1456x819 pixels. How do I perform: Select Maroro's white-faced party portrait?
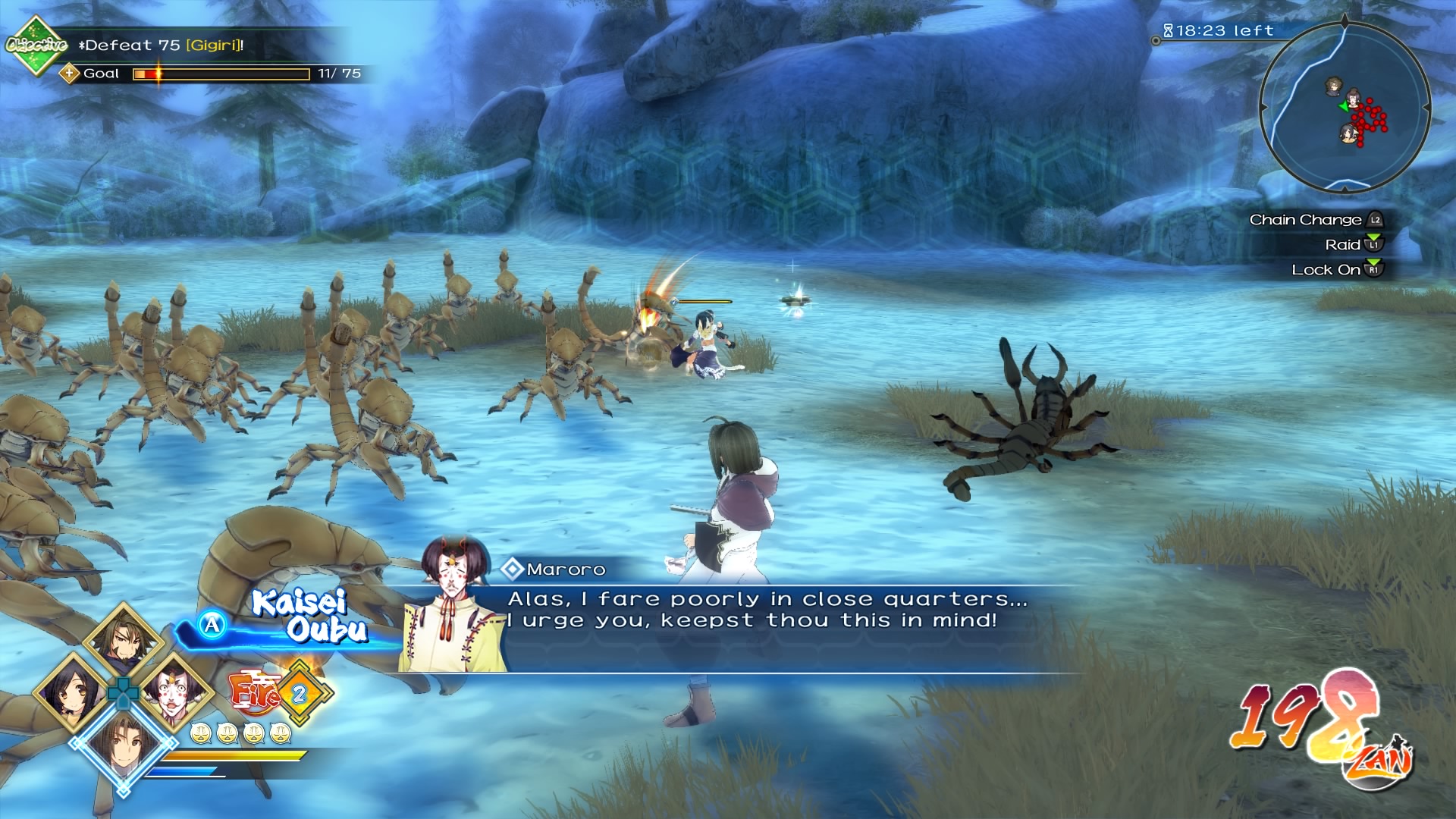coord(174,692)
